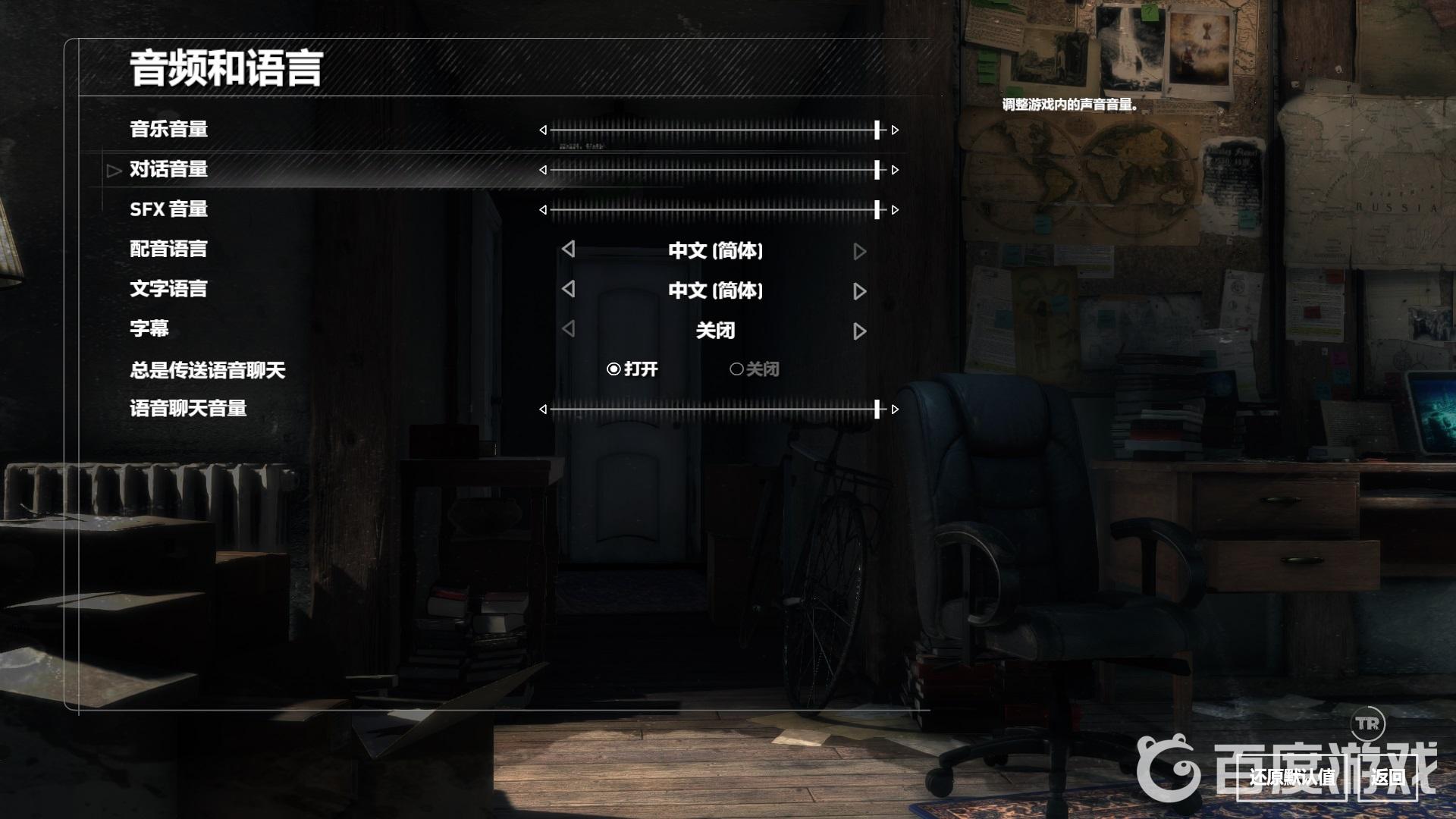Adjust the SFX 音量 slider track
Image resolution: width=1456 pixels, height=819 pixels.
tap(713, 210)
